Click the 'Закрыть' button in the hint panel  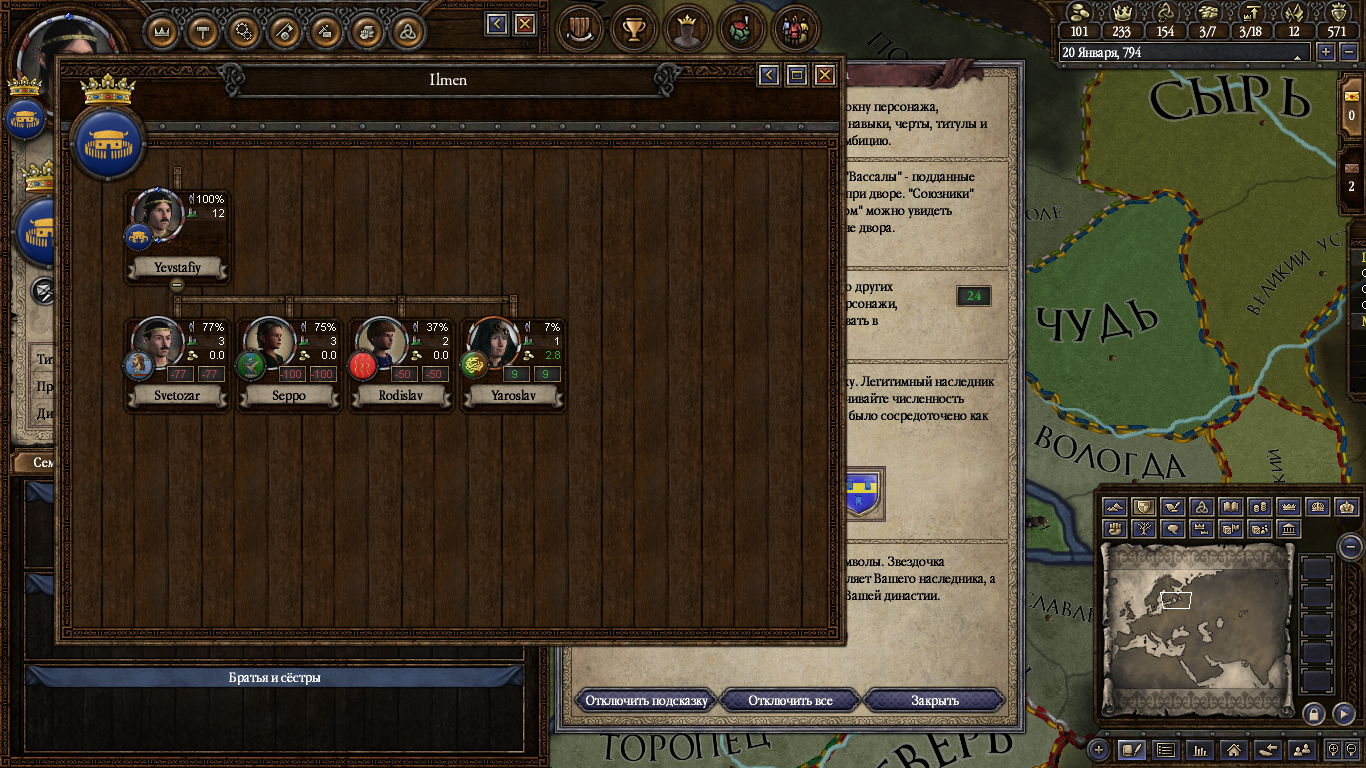(934, 700)
